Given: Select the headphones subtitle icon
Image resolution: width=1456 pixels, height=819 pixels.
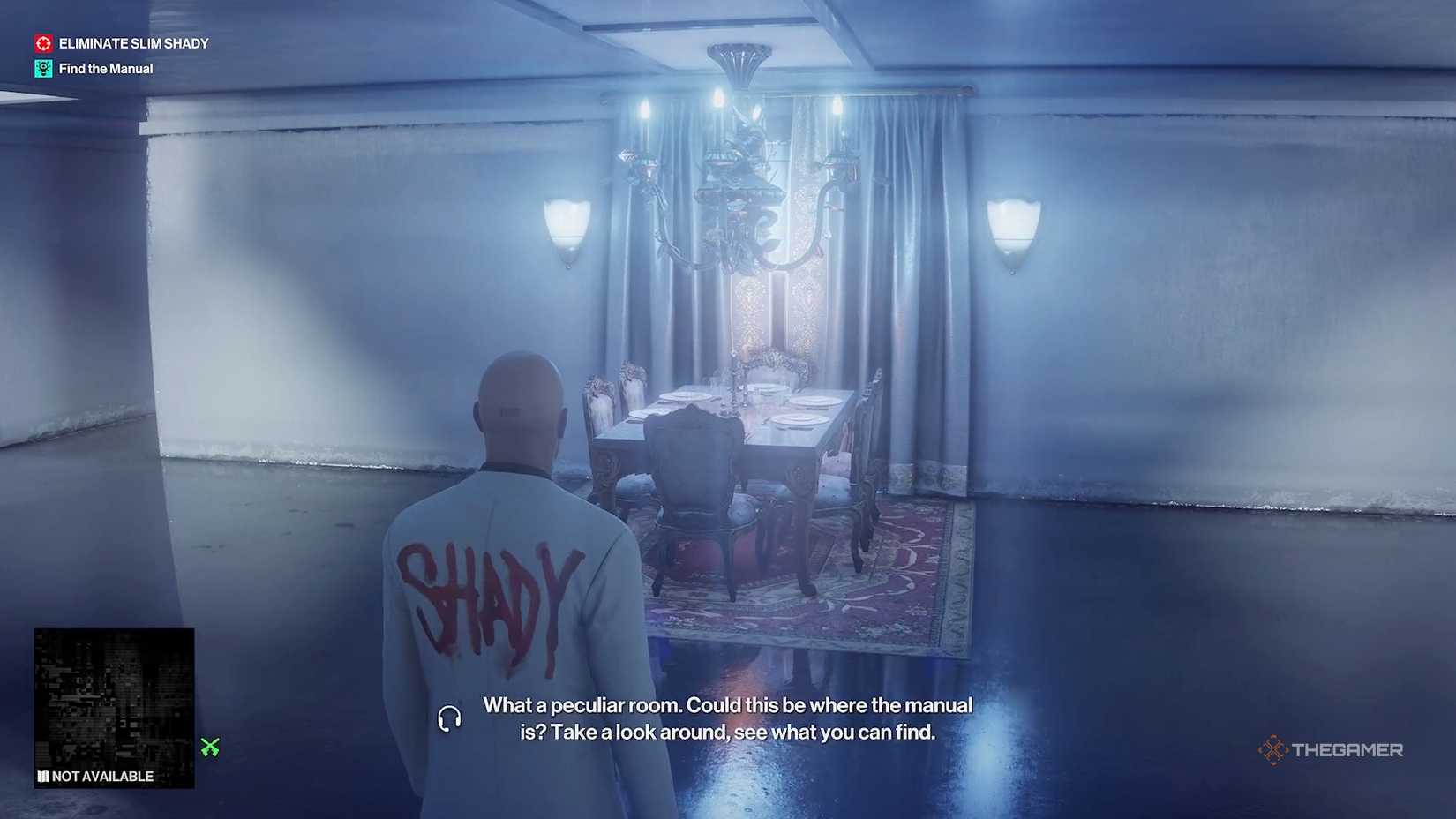Looking at the screenshot, I should (x=450, y=718).
